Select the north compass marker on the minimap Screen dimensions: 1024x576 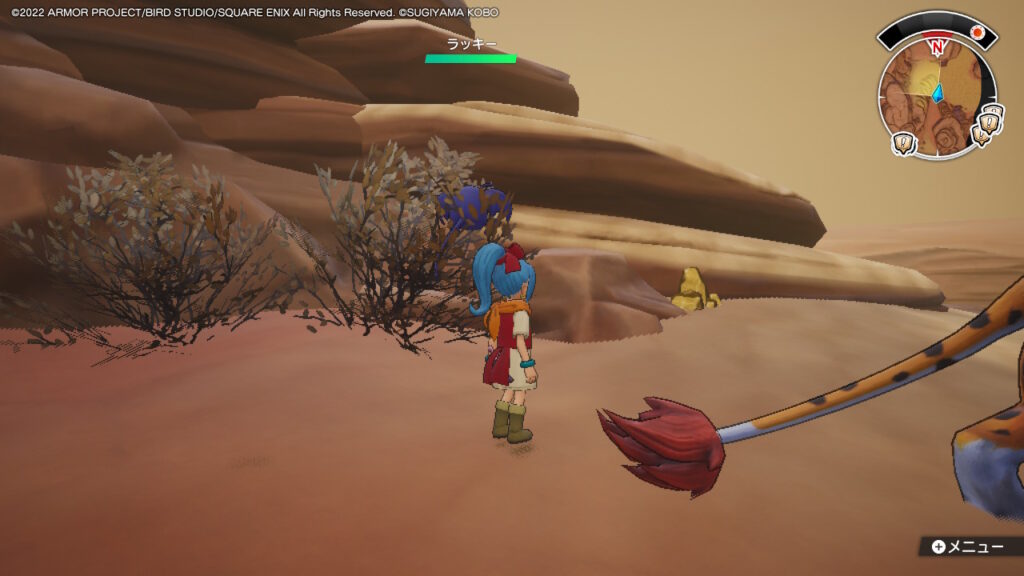pyautogui.click(x=936, y=47)
